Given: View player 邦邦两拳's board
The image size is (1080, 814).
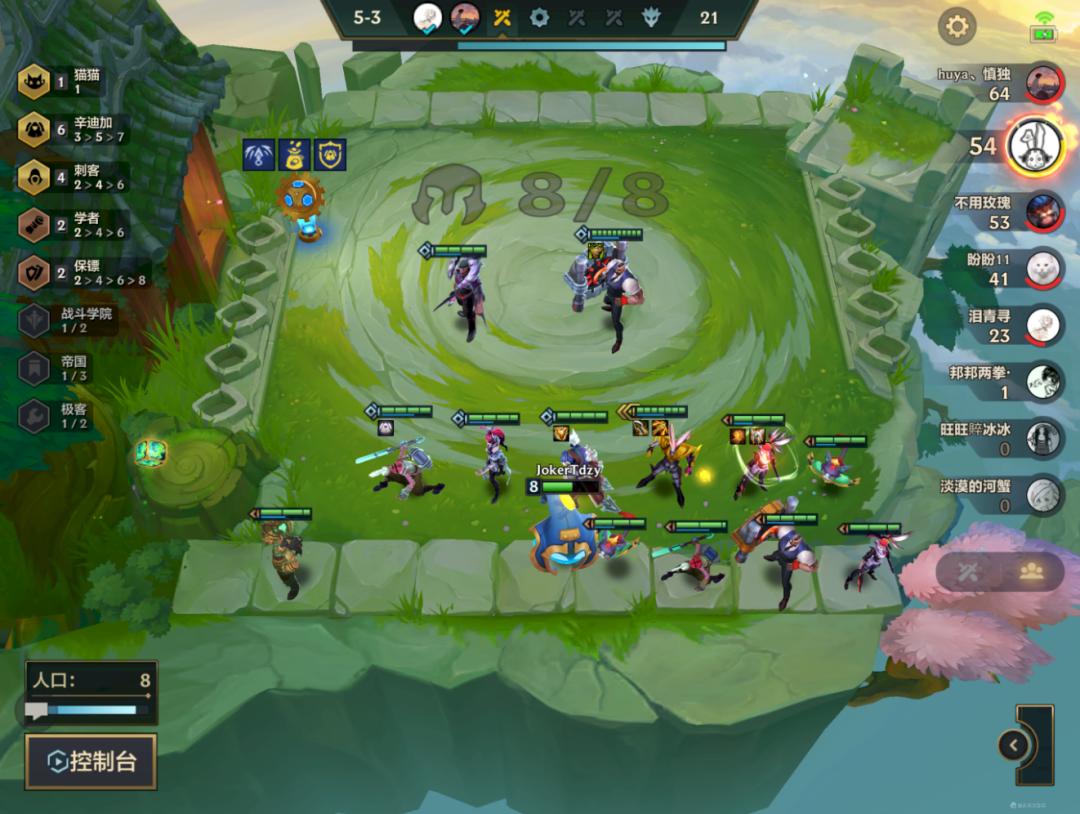Looking at the screenshot, I should point(1043,381).
